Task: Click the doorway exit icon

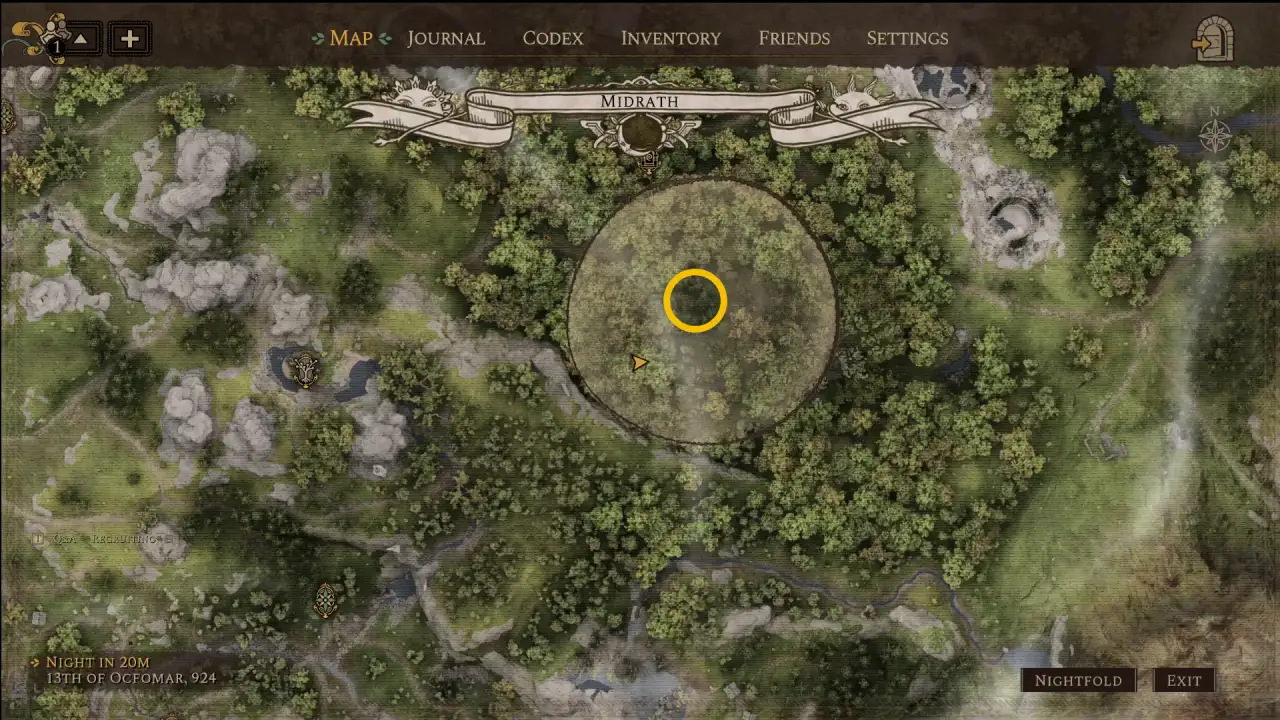Action: coord(1213,41)
